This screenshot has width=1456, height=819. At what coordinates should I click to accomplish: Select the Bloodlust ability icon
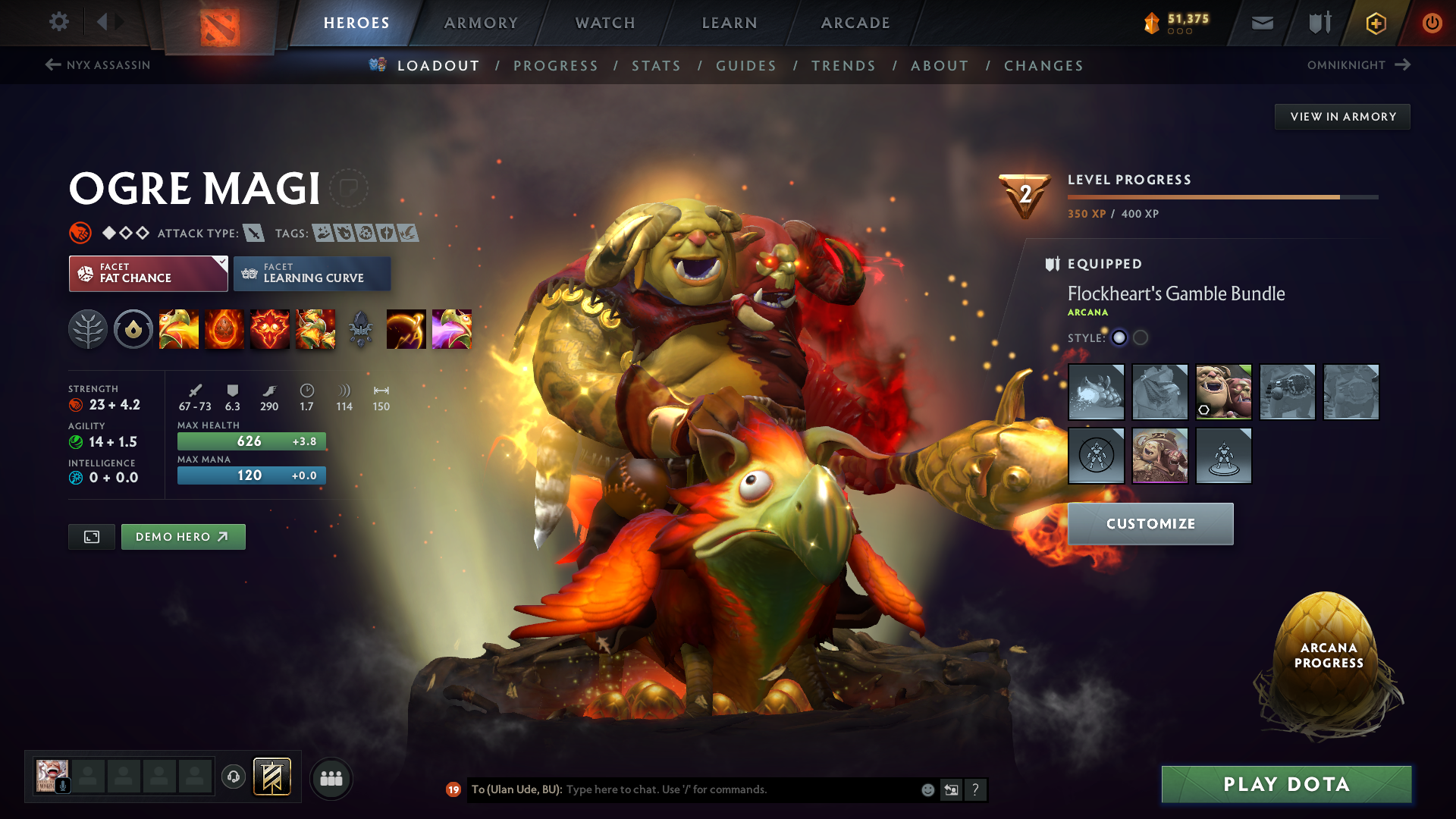click(x=270, y=329)
